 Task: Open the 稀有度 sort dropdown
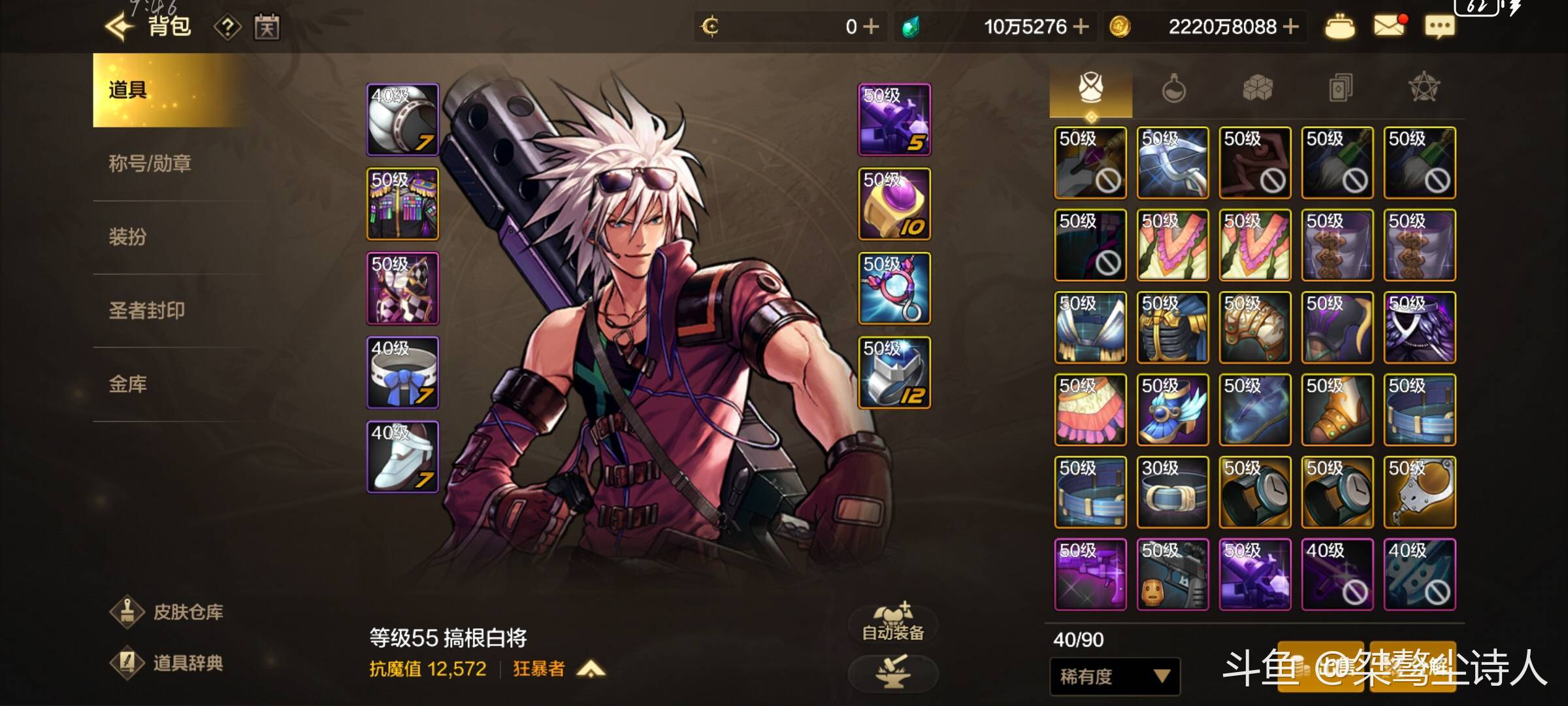pyautogui.click(x=1114, y=676)
